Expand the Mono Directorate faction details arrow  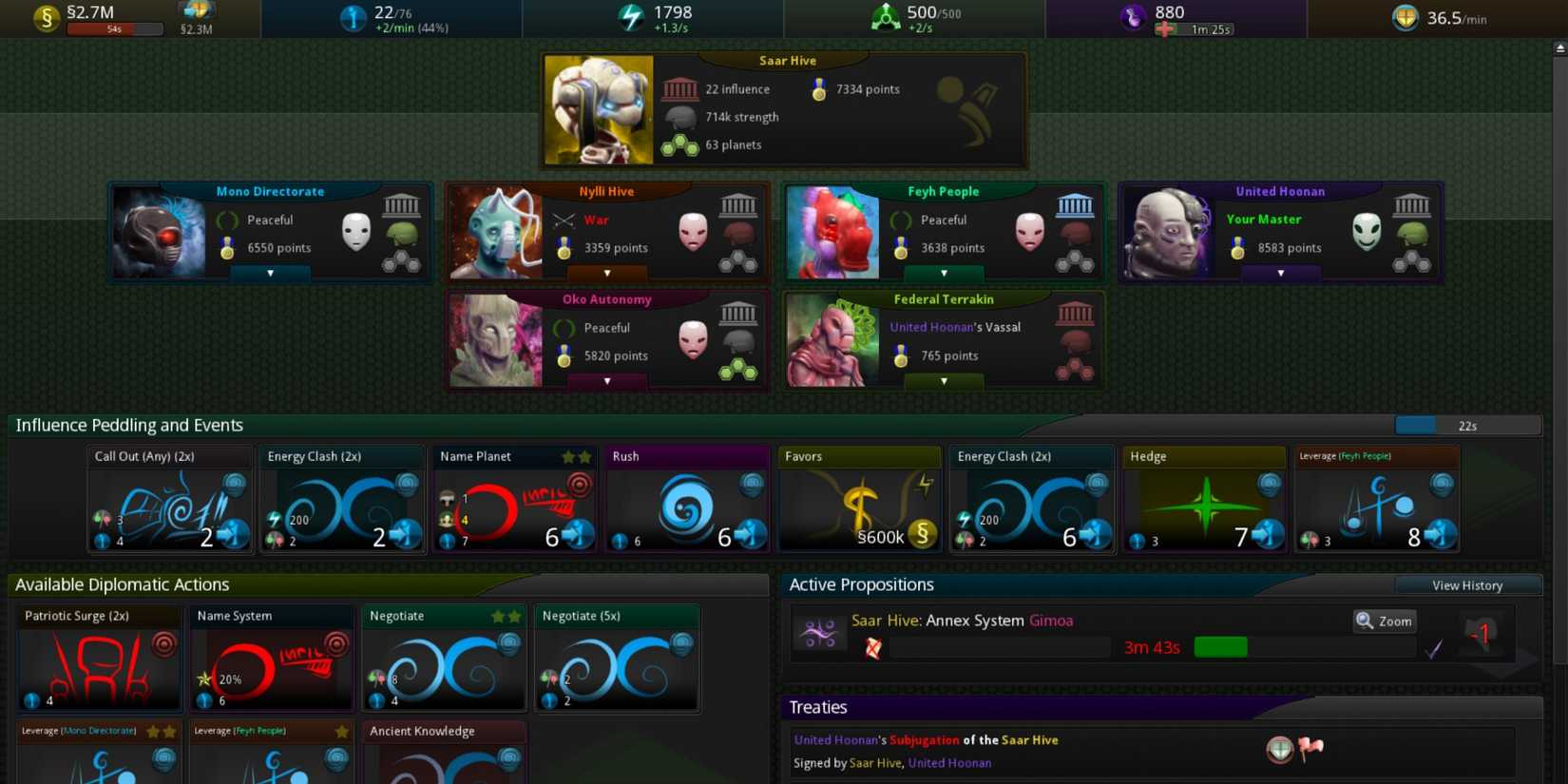(270, 273)
